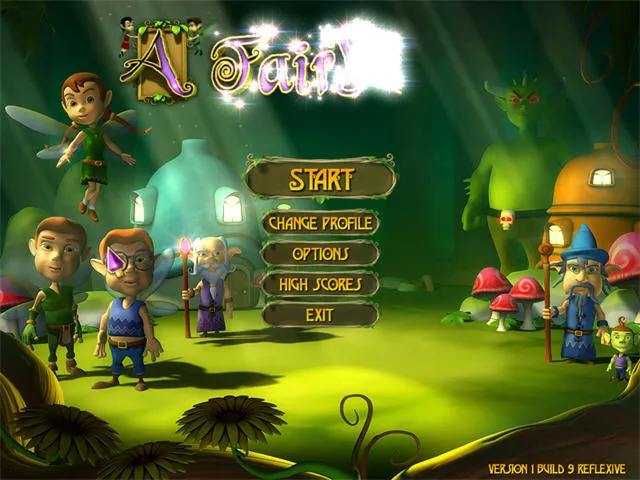Viewport: 640px width, 480px height.
Task: View the High Scores list
Action: (320, 284)
